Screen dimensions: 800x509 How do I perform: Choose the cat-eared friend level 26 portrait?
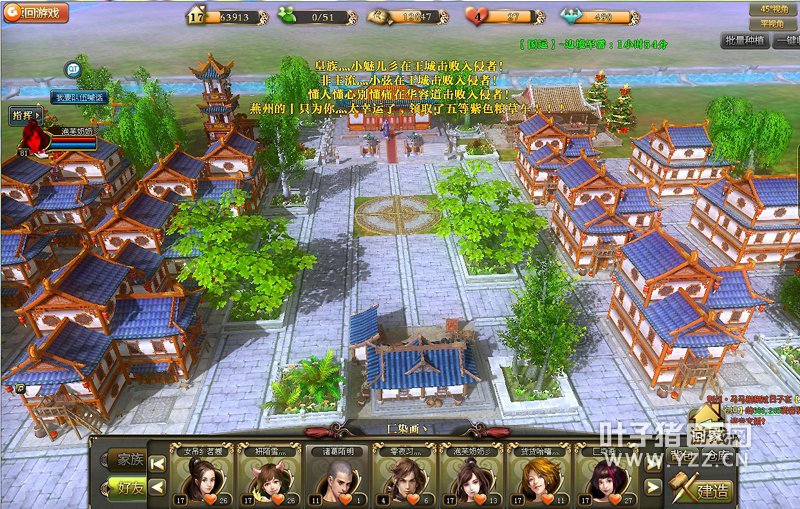coord(268,481)
